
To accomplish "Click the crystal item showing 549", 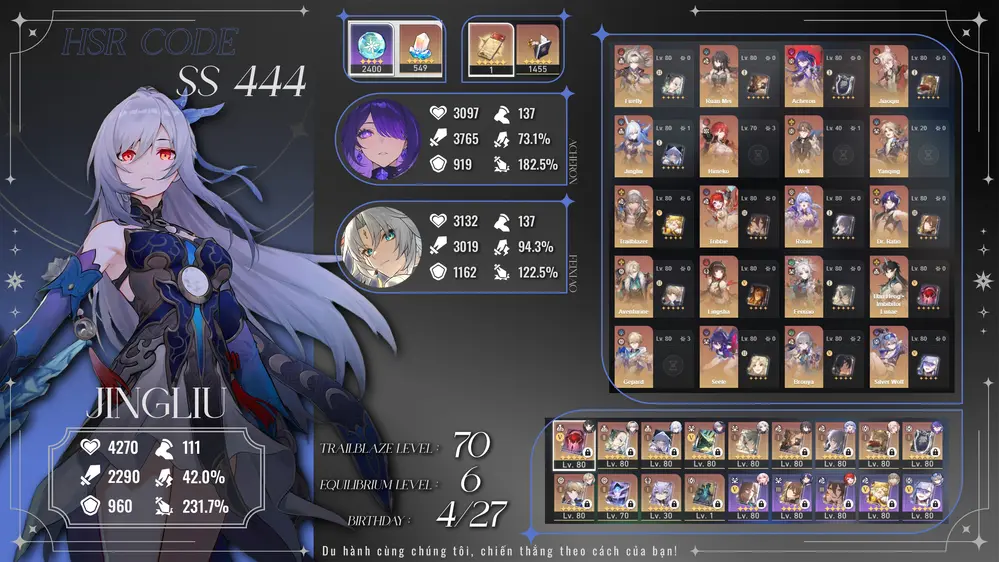I will pos(419,48).
